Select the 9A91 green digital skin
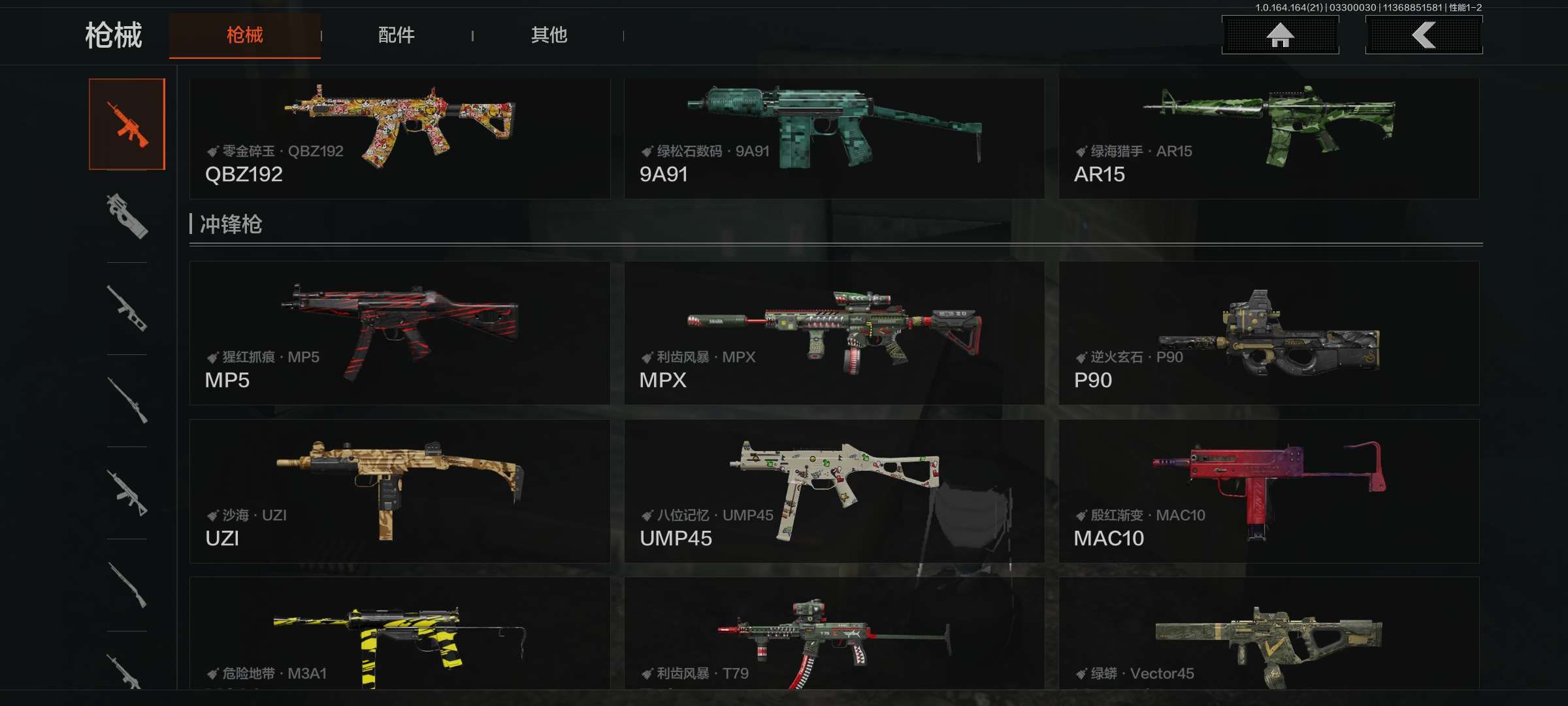 coord(834,138)
